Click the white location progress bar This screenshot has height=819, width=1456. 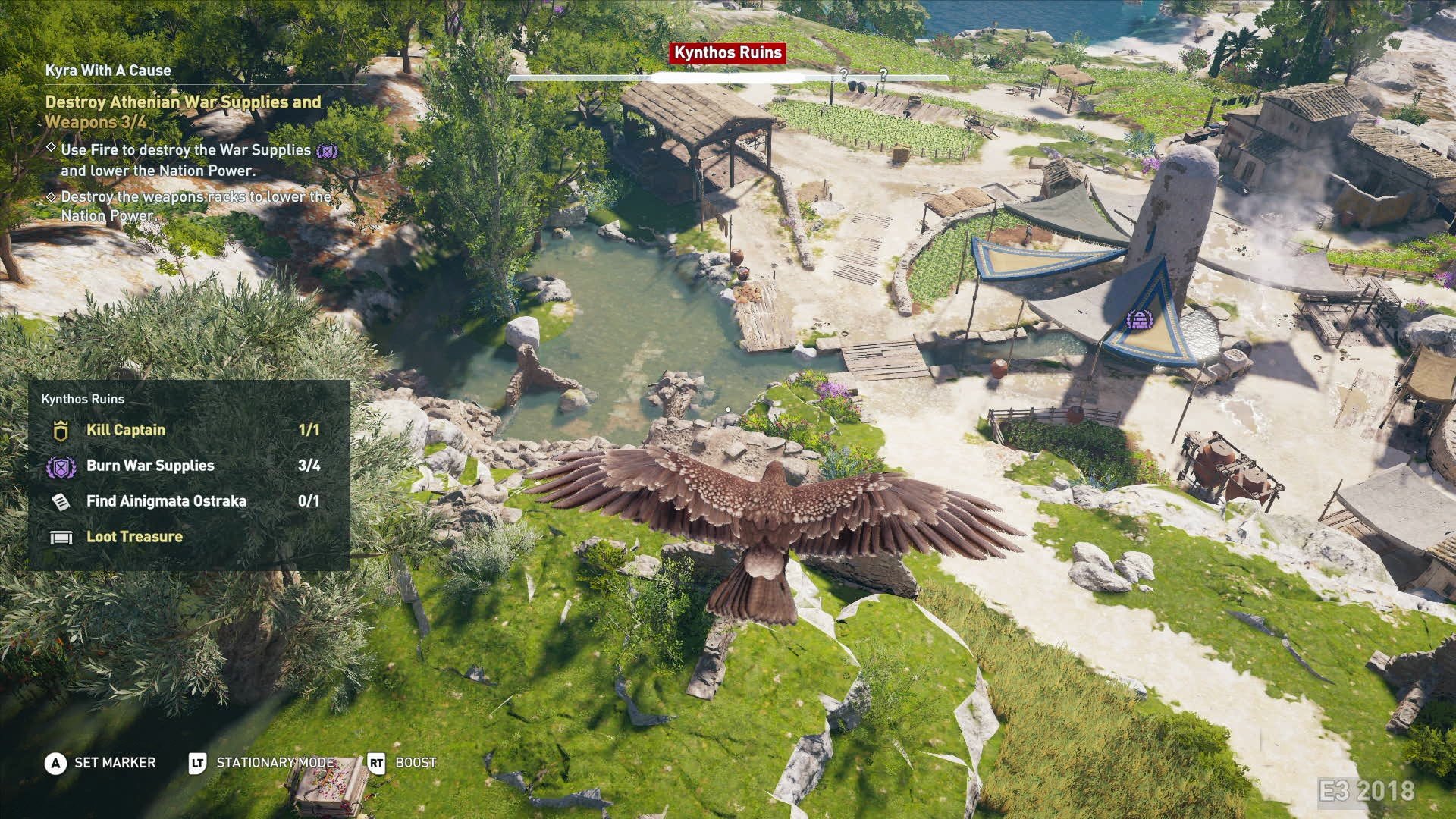tap(728, 78)
